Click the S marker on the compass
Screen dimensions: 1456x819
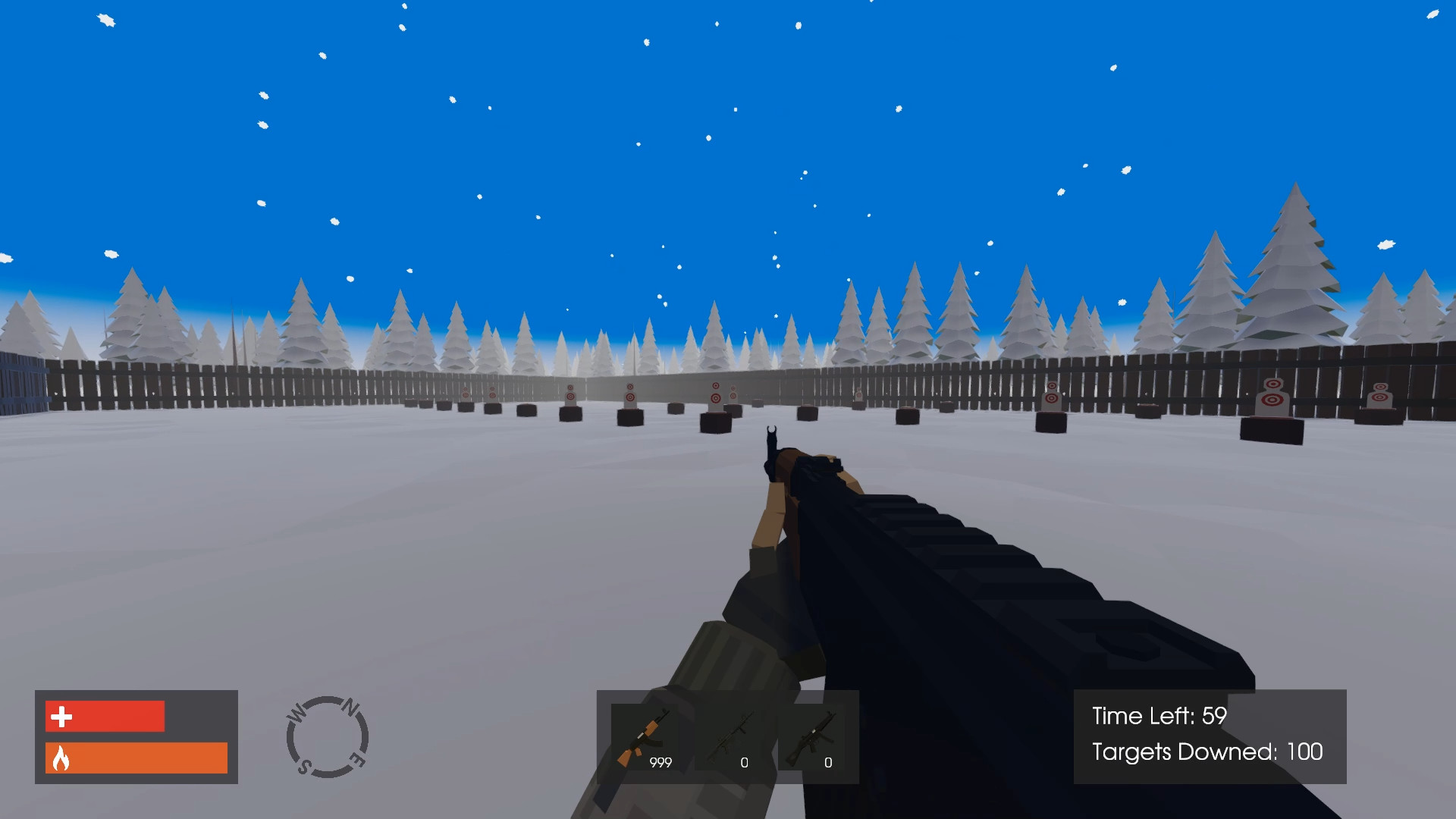[x=306, y=766]
